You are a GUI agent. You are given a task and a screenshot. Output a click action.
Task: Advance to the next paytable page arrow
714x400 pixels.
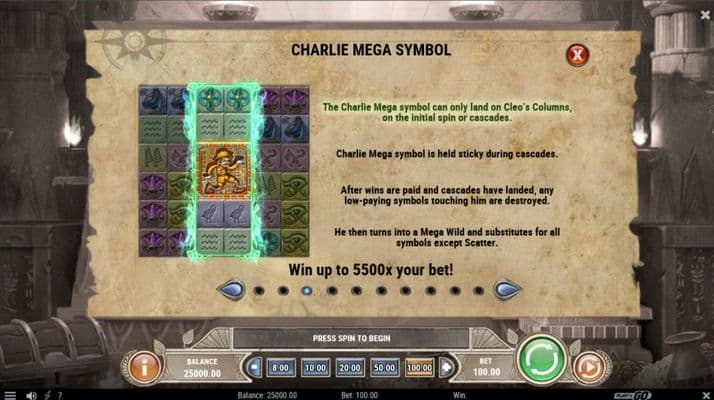coord(507,290)
